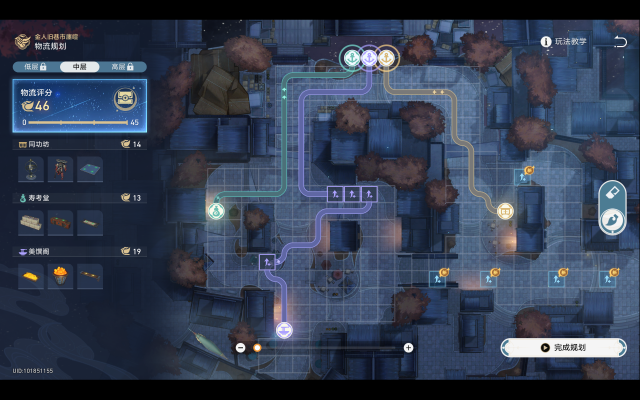Select the gold ingot item in 美馔阁
Screen dimensions: 640x400
(x=33, y=275)
